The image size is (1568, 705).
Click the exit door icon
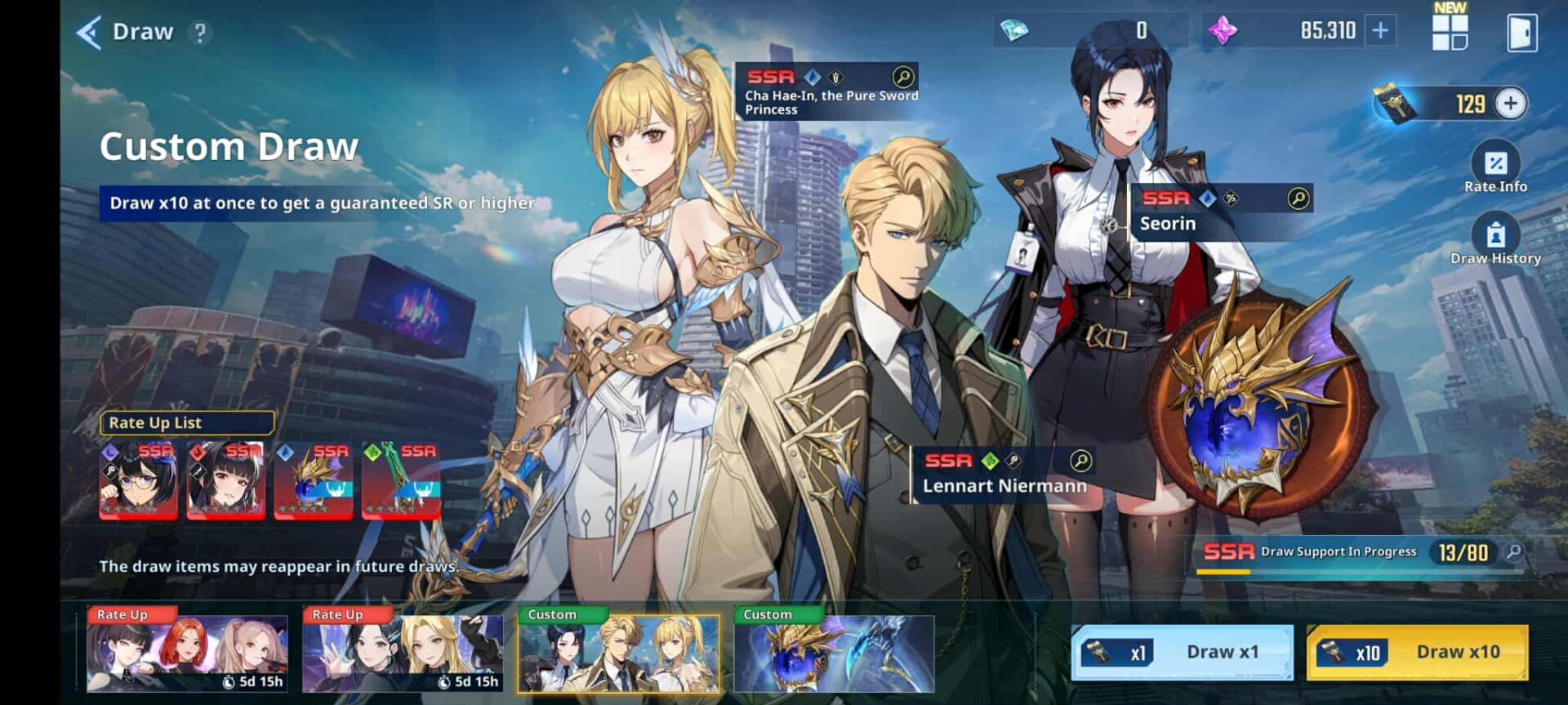[1521, 33]
